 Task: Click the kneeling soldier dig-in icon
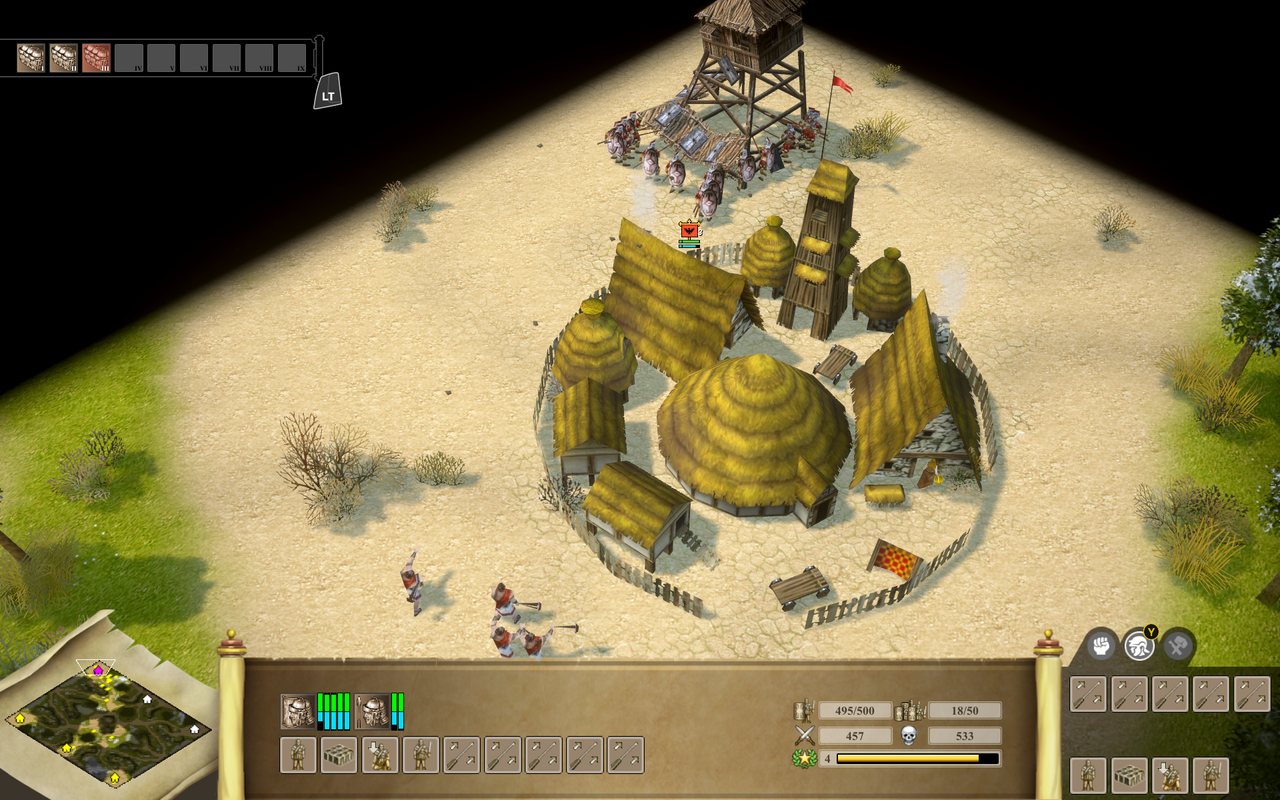coord(1170,775)
